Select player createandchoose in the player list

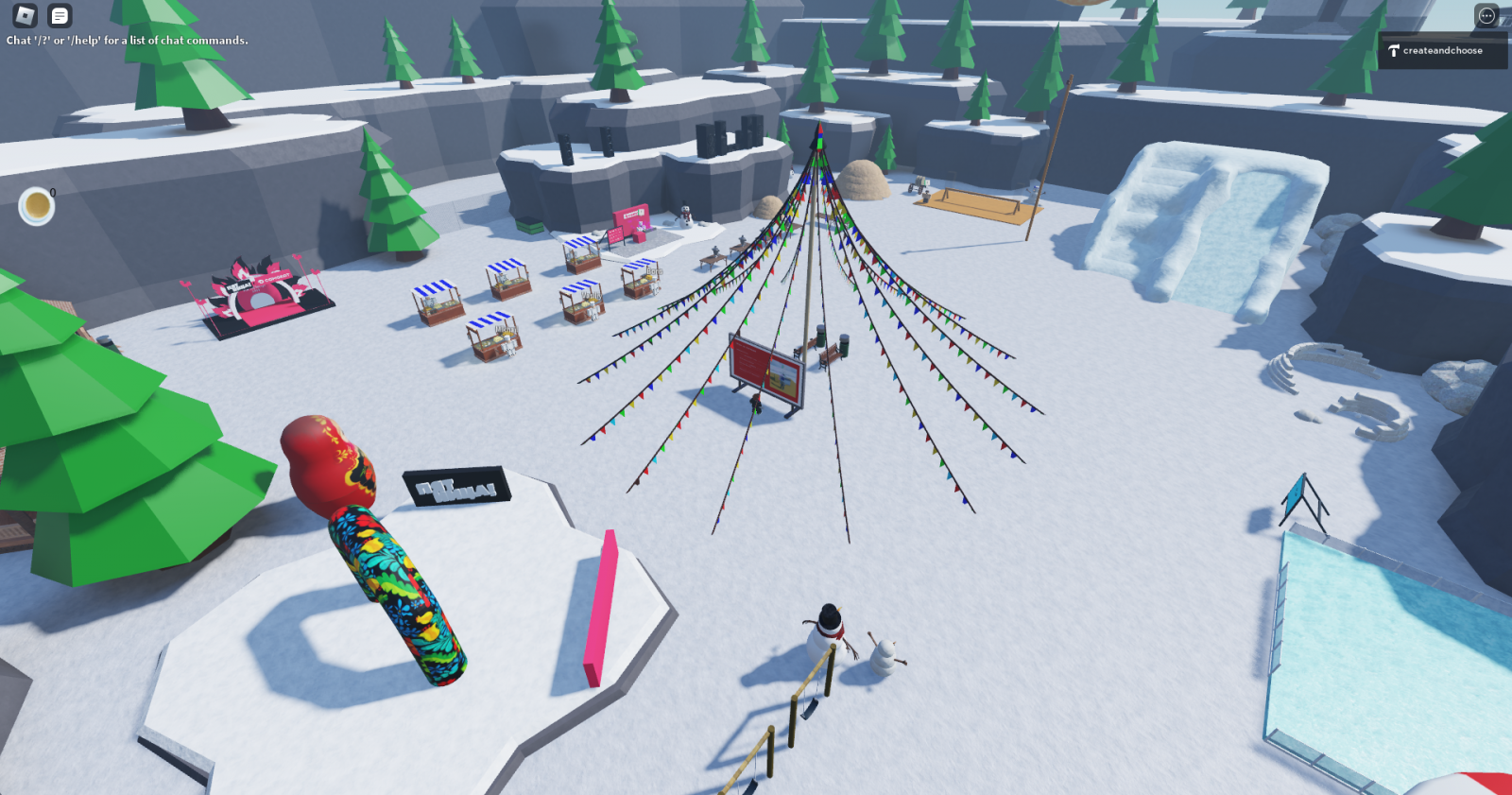pos(1442,51)
